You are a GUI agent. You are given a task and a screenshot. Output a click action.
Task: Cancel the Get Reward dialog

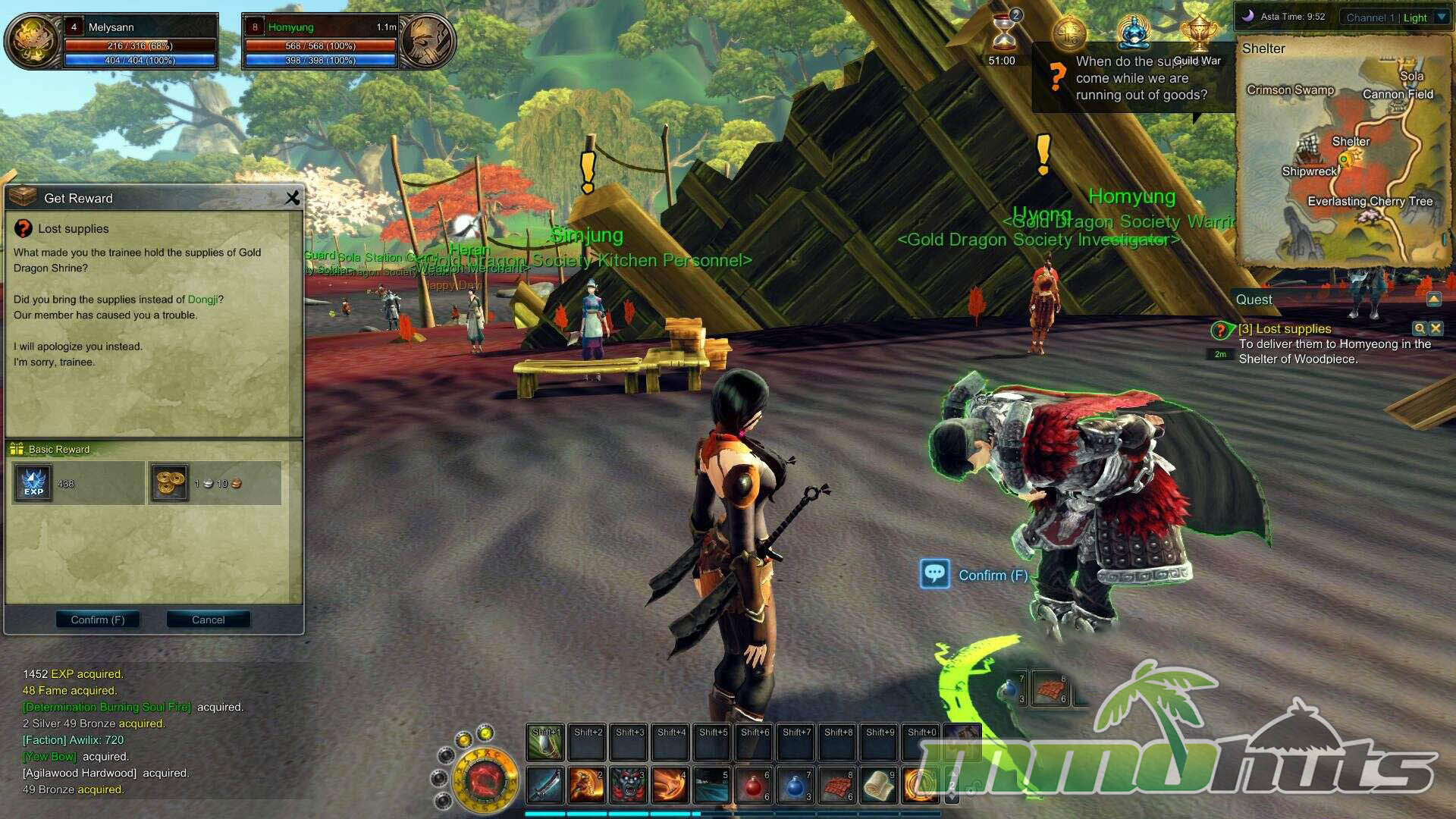tap(208, 620)
